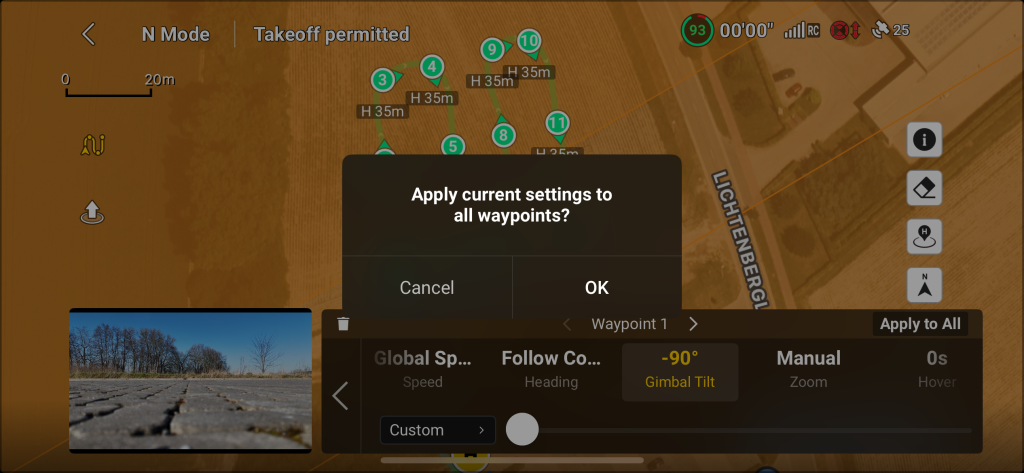
Task: Go to previous waypoint arrow
Action: tap(567, 324)
